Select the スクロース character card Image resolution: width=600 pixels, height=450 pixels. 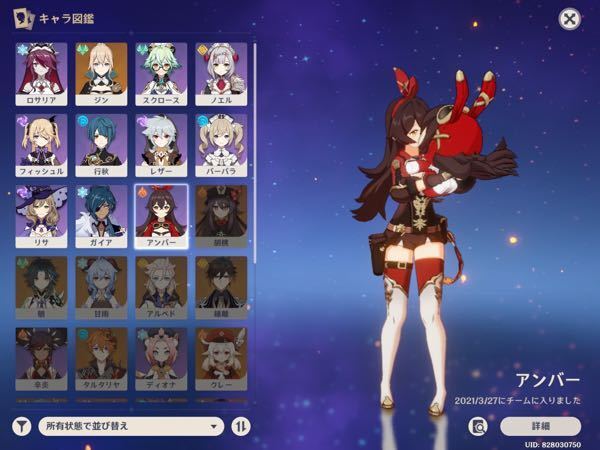point(161,73)
